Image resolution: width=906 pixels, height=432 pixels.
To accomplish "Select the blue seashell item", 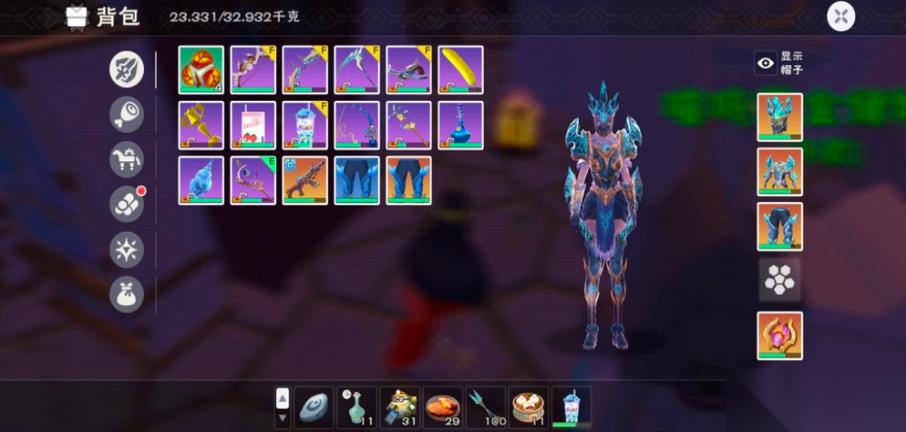I will click(201, 181).
